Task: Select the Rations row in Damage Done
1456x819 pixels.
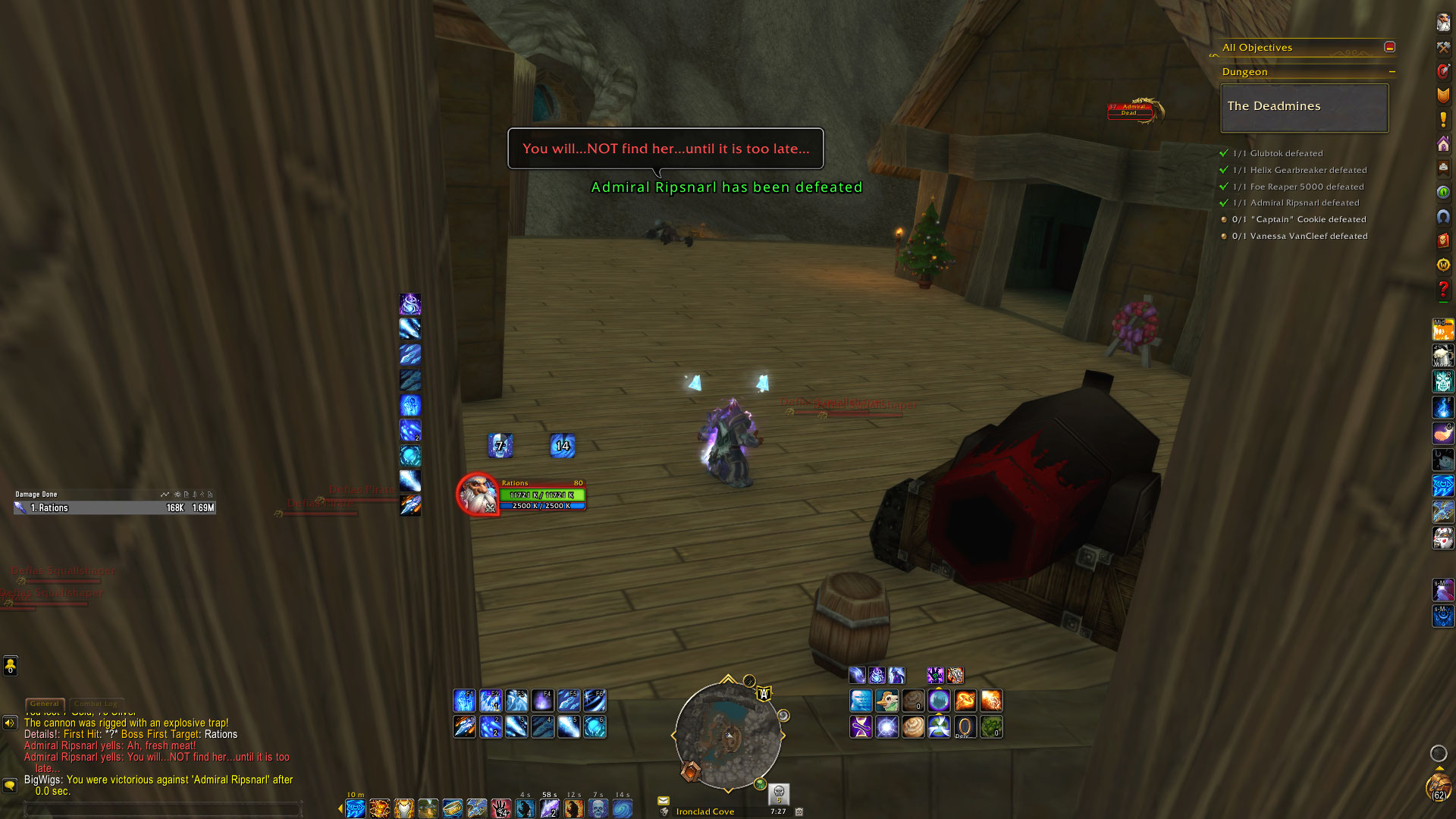Action: (x=115, y=508)
